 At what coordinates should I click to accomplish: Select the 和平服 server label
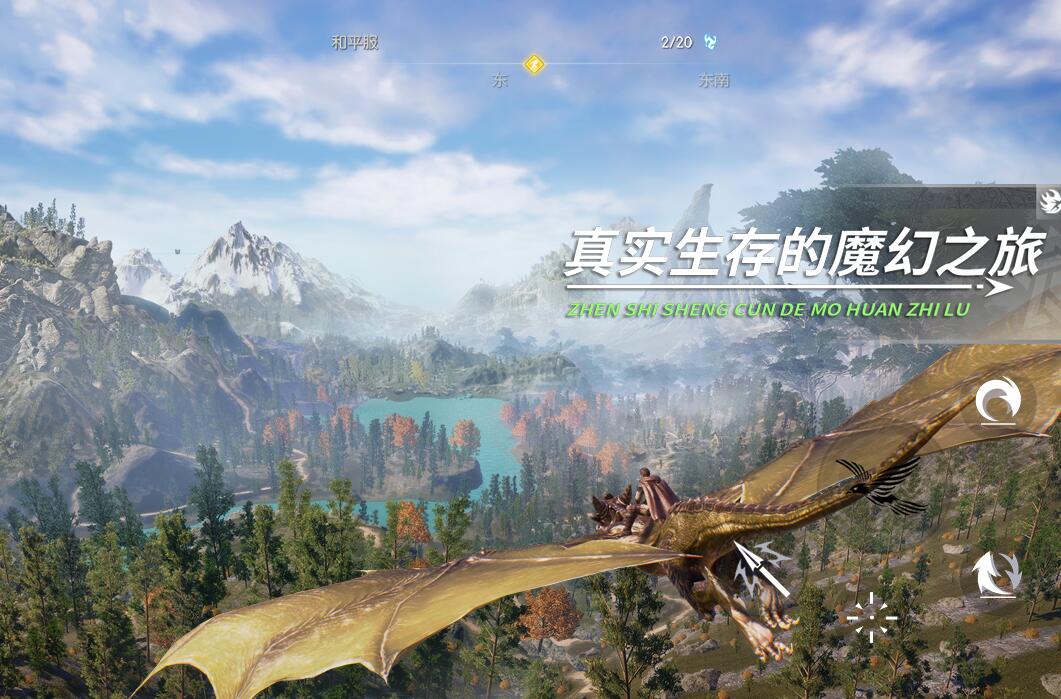pyautogui.click(x=355, y=43)
